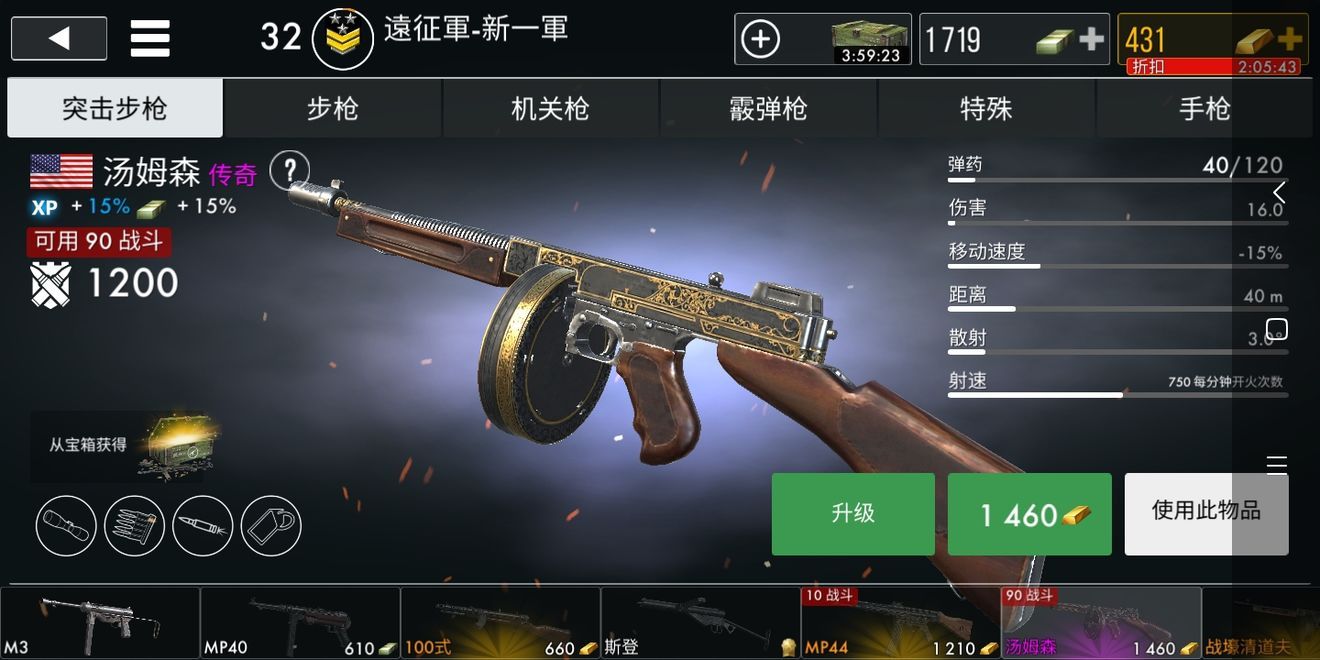Open the hamburger menu
This screenshot has width=1320, height=660.
click(x=150, y=39)
